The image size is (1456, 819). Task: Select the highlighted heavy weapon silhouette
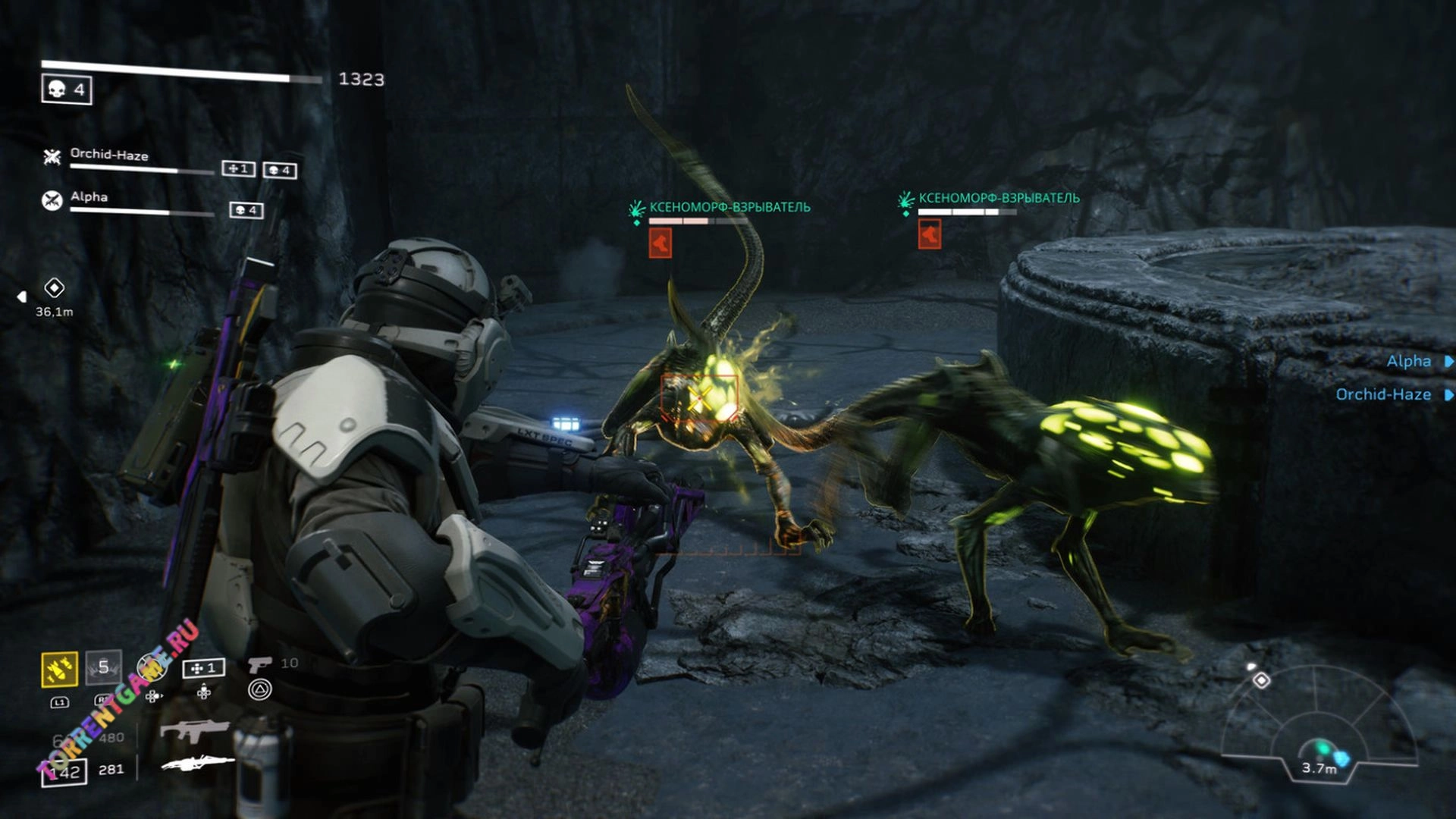tap(198, 763)
